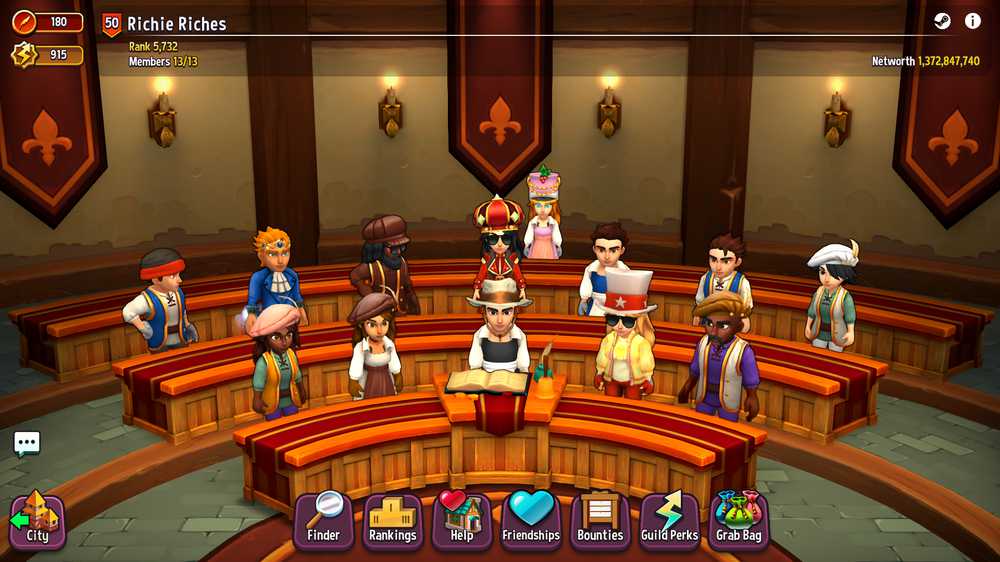Open the Help menu
Image resolution: width=1000 pixels, height=562 pixels.
click(x=461, y=520)
